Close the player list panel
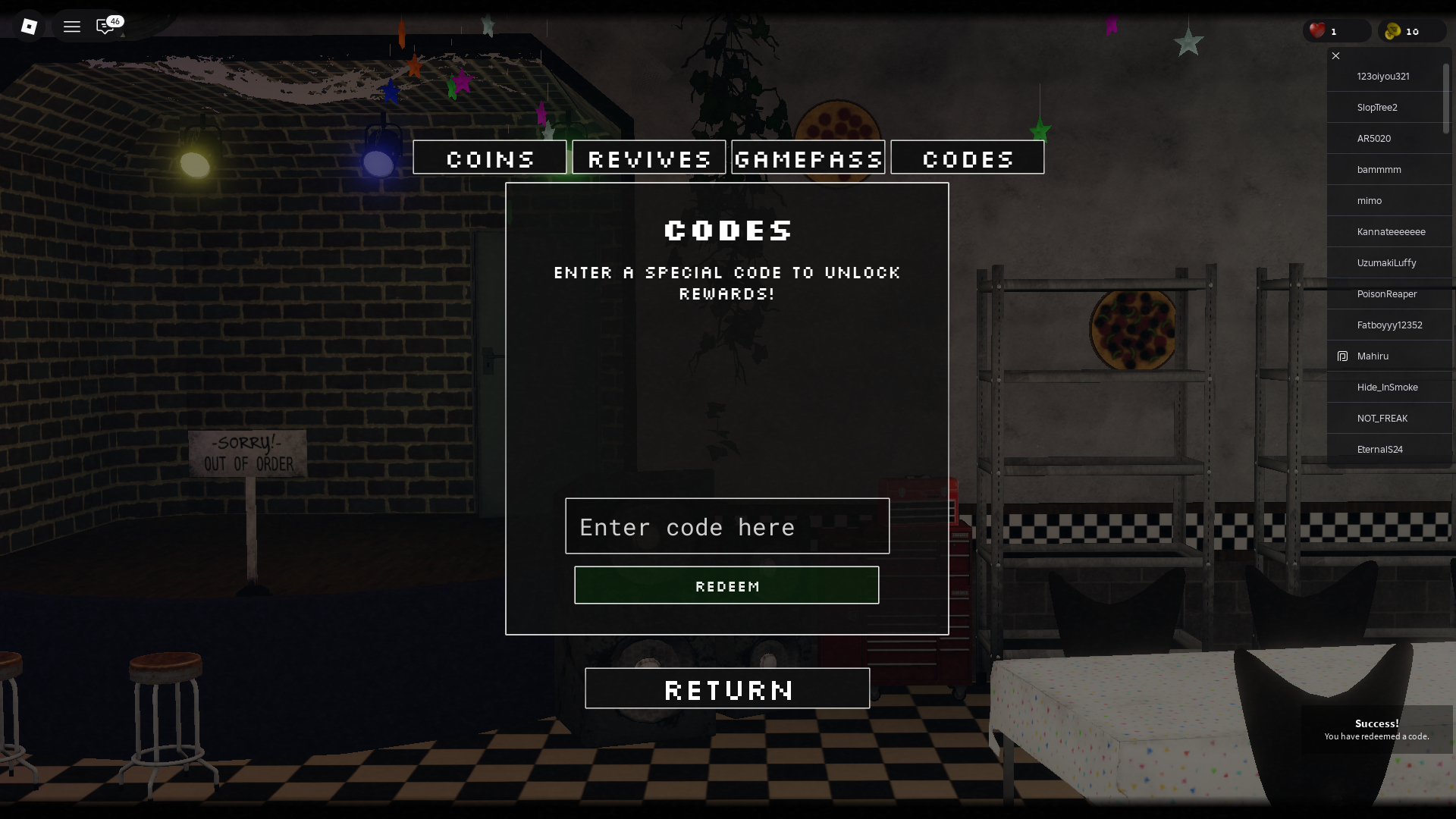The width and height of the screenshot is (1456, 819). point(1335,55)
